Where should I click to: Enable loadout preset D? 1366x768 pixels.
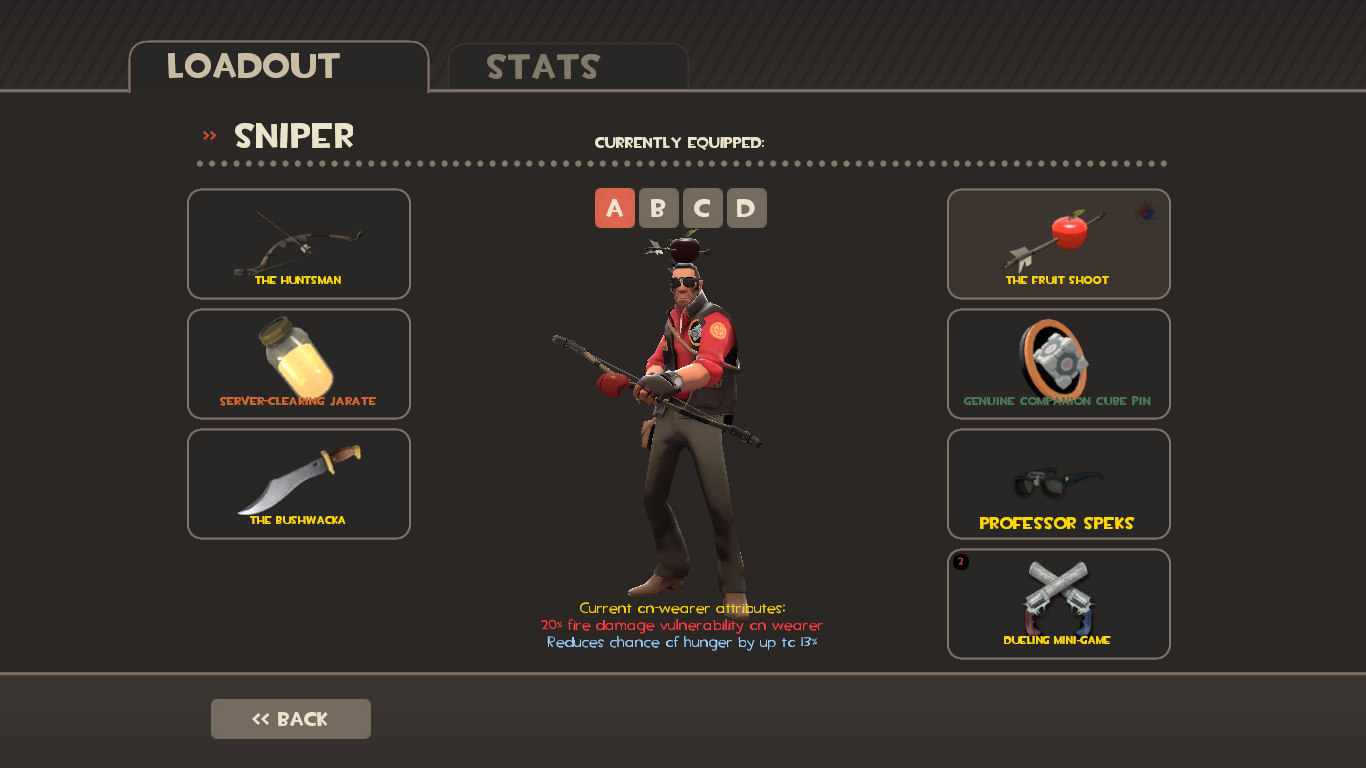coord(746,208)
